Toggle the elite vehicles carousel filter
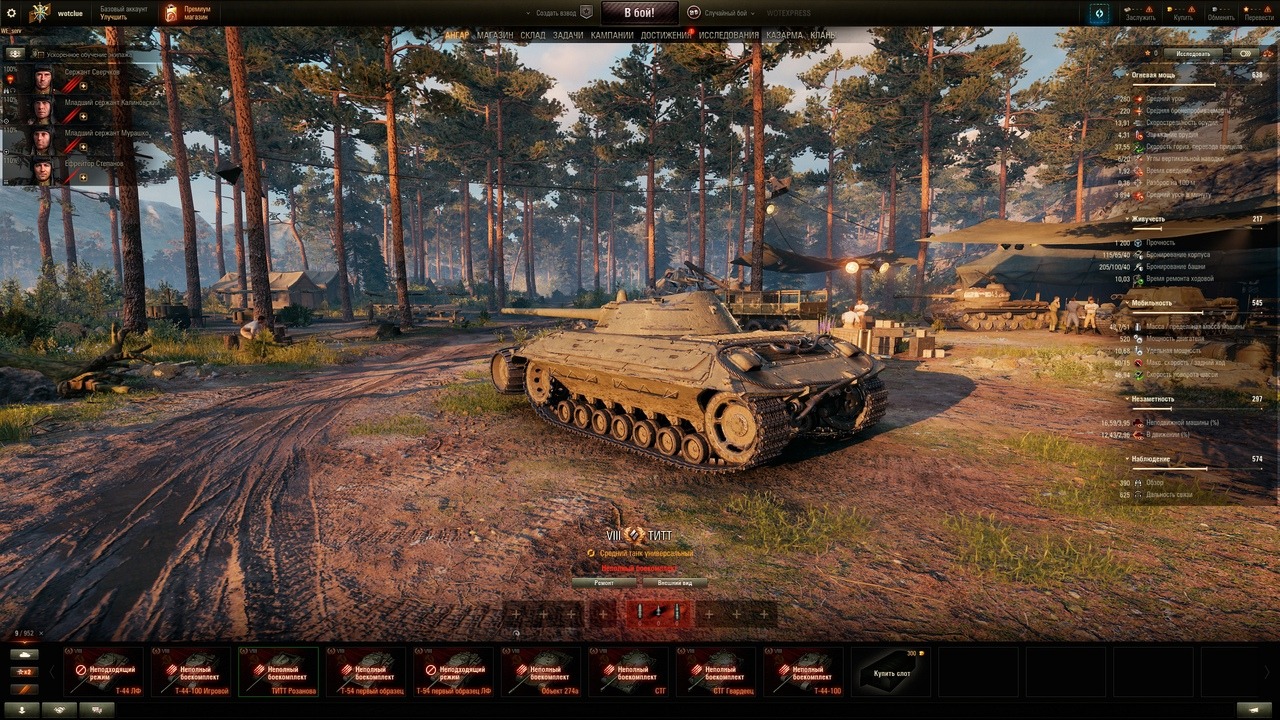This screenshot has width=1280, height=720. (24, 689)
